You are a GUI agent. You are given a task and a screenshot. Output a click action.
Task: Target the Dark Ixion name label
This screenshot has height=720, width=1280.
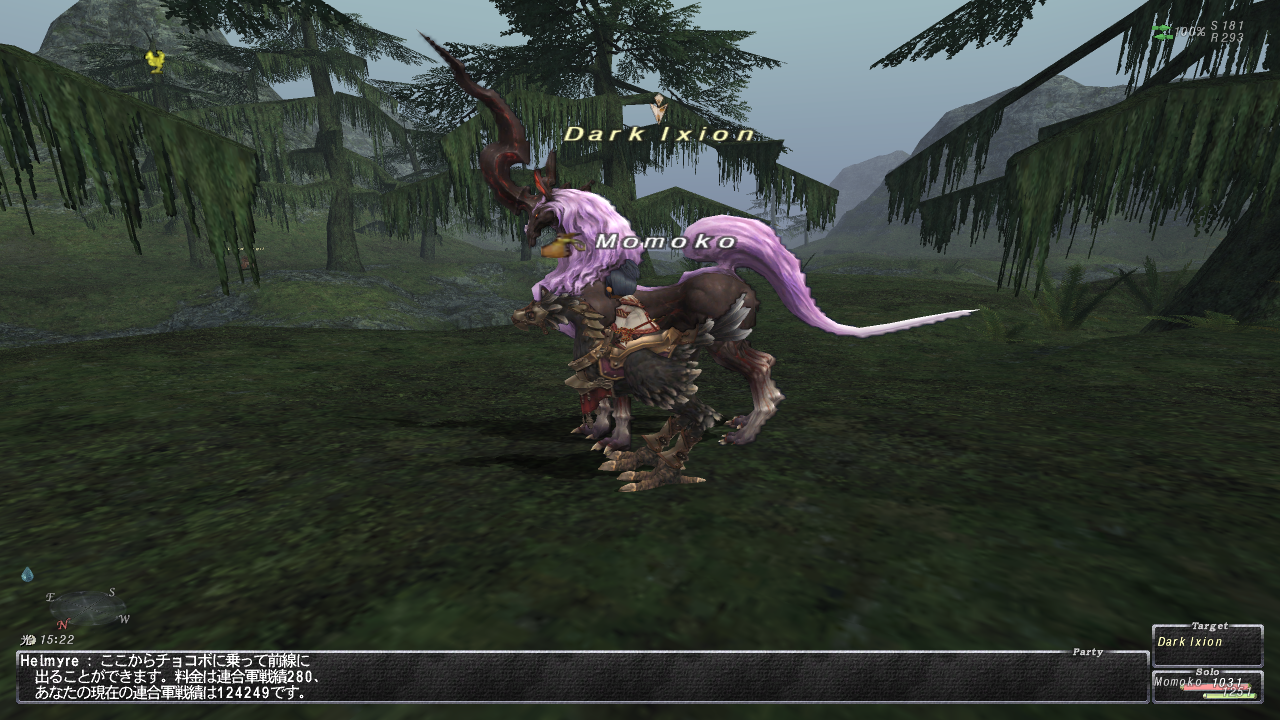(x=660, y=134)
